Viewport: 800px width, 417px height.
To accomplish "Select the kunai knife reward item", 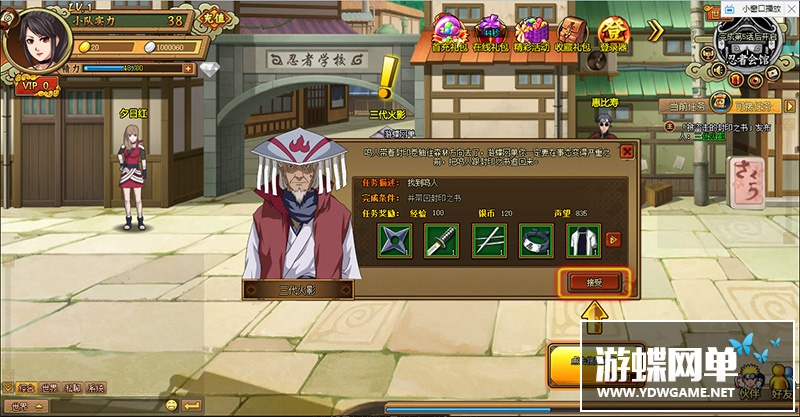I will pyautogui.click(x=442, y=240).
